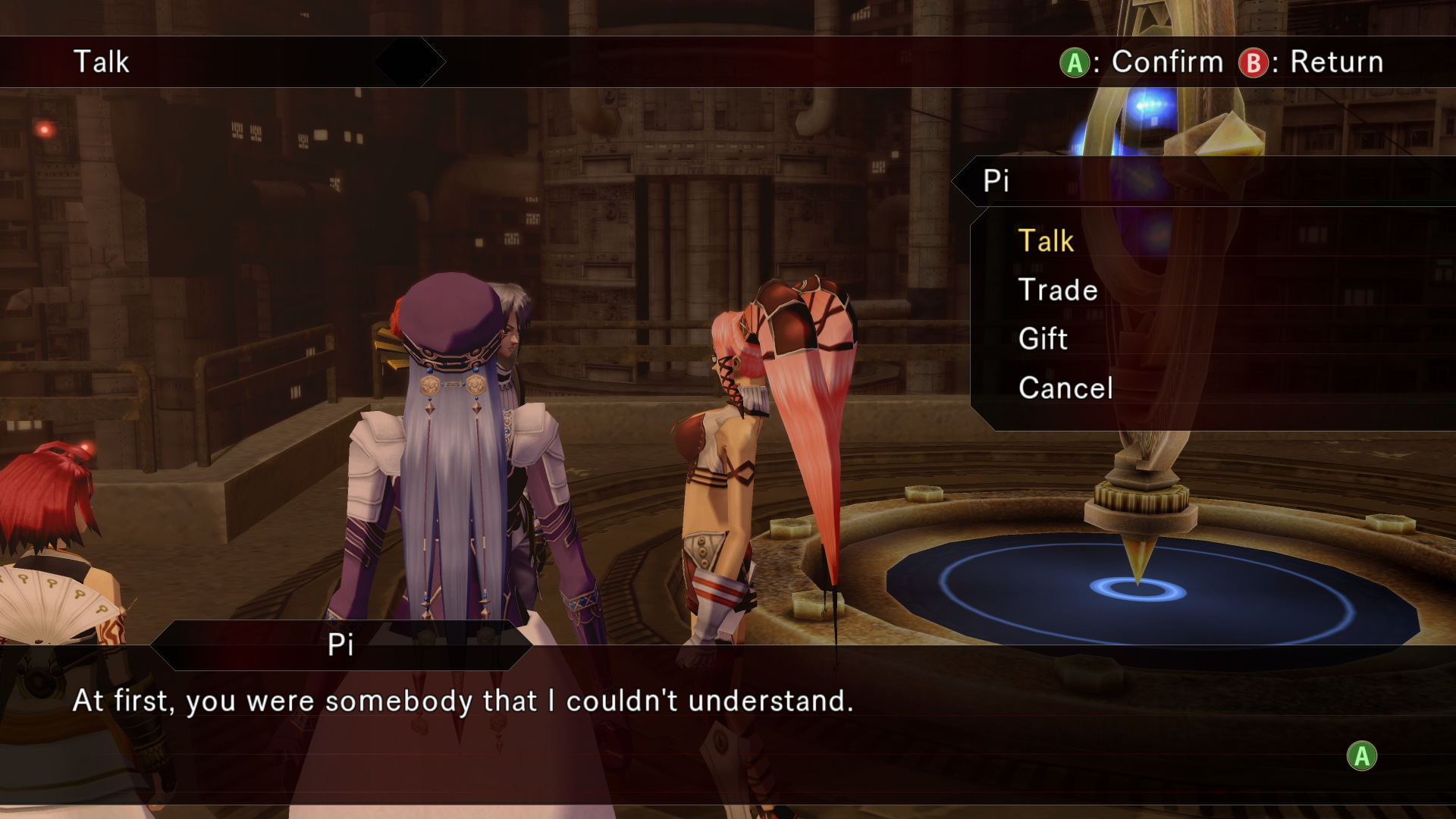Open the Gift option
This screenshot has width=1456, height=819.
[1043, 339]
